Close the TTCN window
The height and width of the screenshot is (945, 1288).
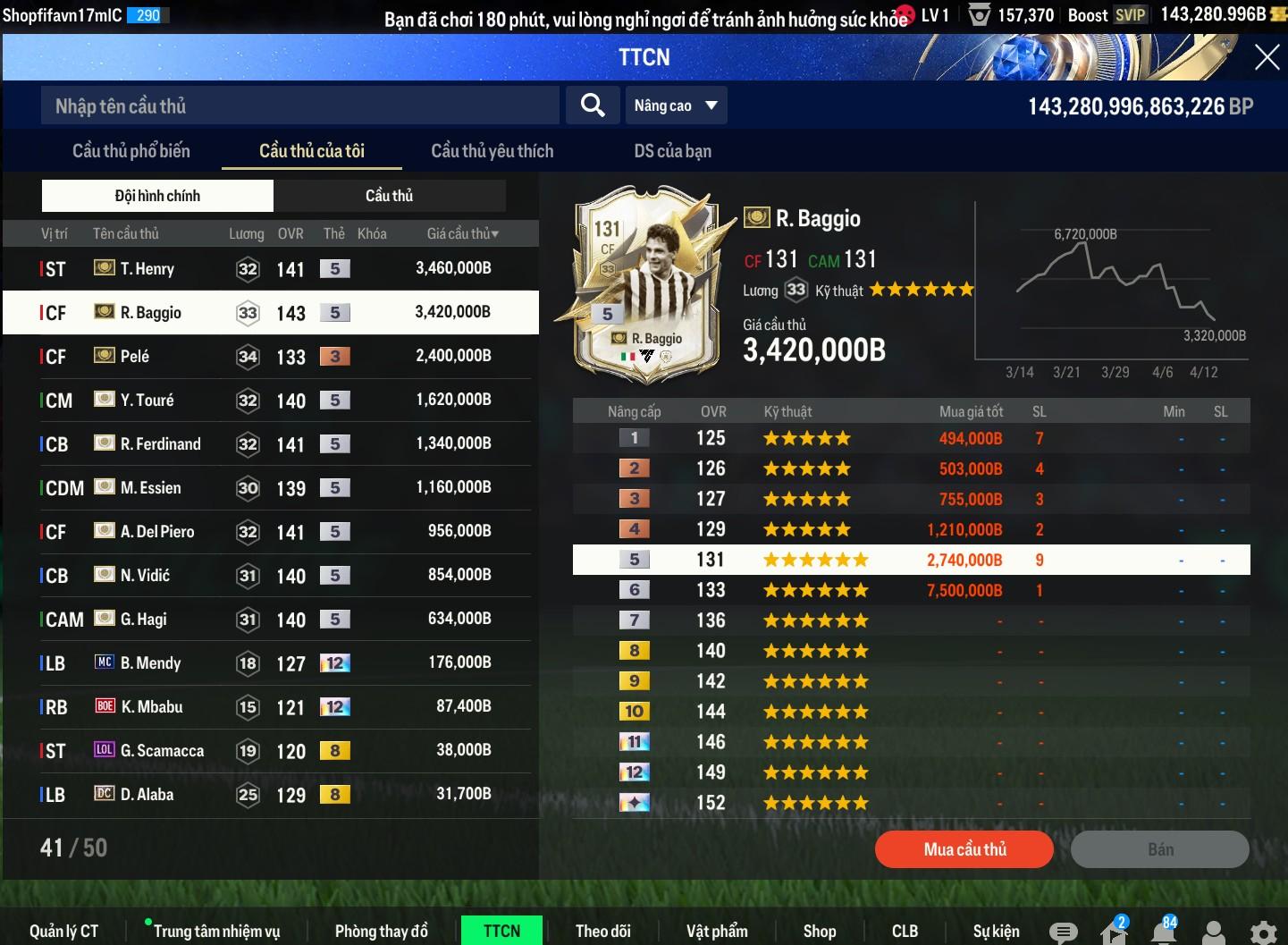1267,58
